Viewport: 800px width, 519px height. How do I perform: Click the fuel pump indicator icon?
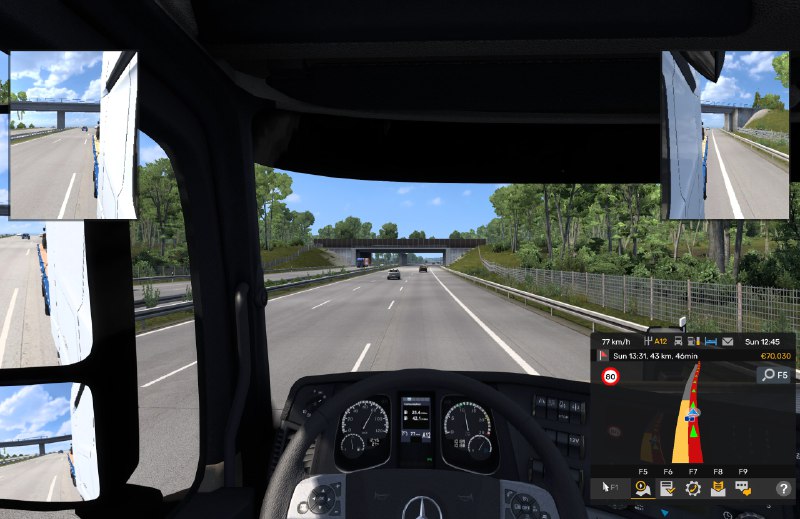(693, 341)
